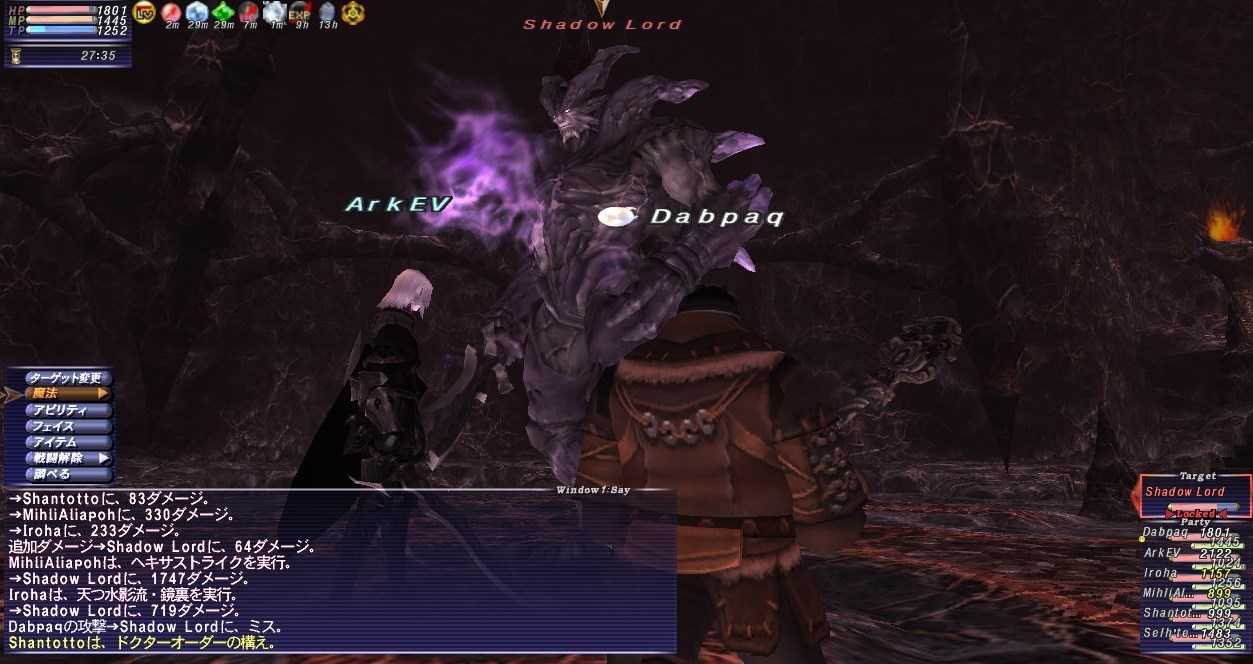Image resolution: width=1253 pixels, height=664 pixels.
Task: Select ターゲット変更 in the command menu
Action: click(x=62, y=378)
